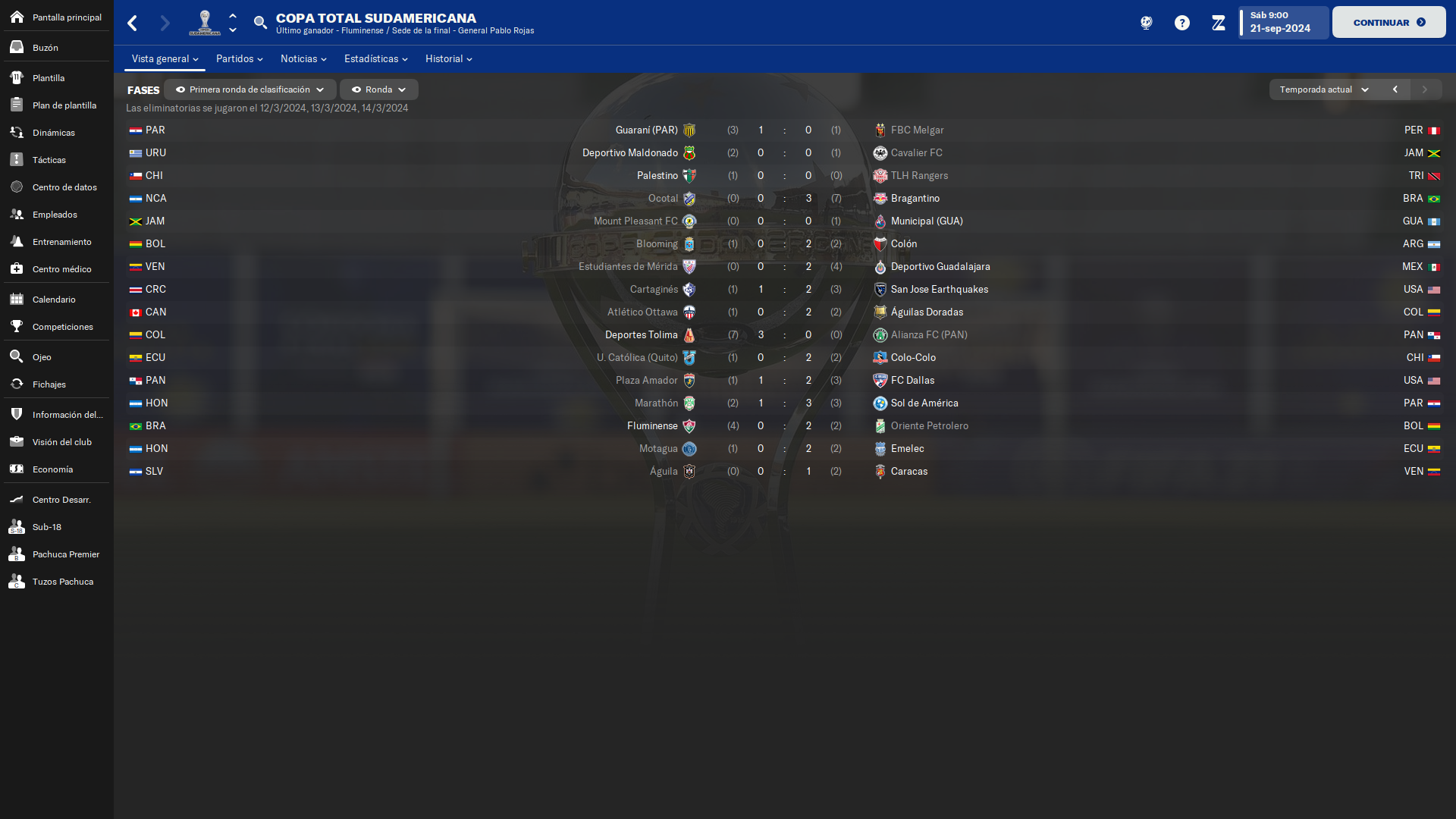Click the CONTINUAR button
The width and height of the screenshot is (1456, 819).
(1389, 23)
